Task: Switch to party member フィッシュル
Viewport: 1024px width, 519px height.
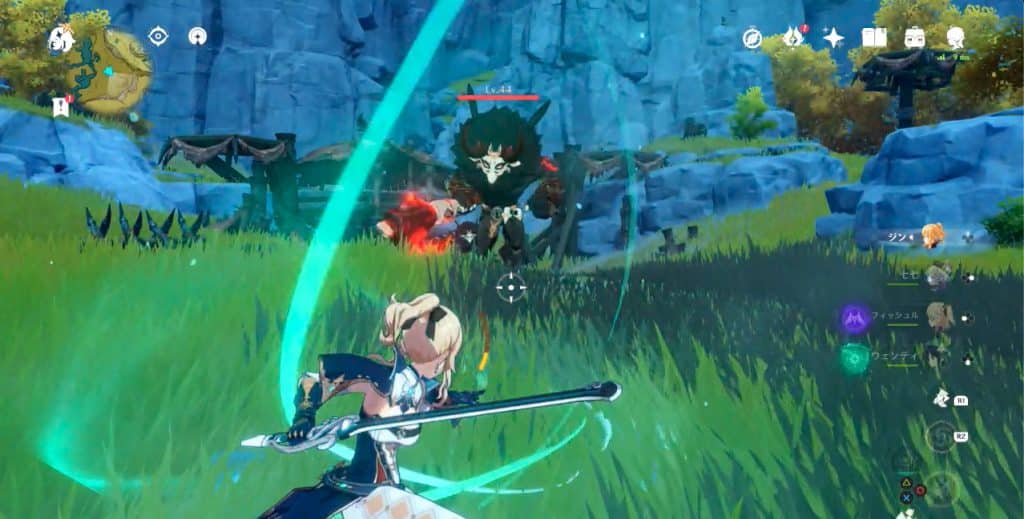Action: point(938,317)
